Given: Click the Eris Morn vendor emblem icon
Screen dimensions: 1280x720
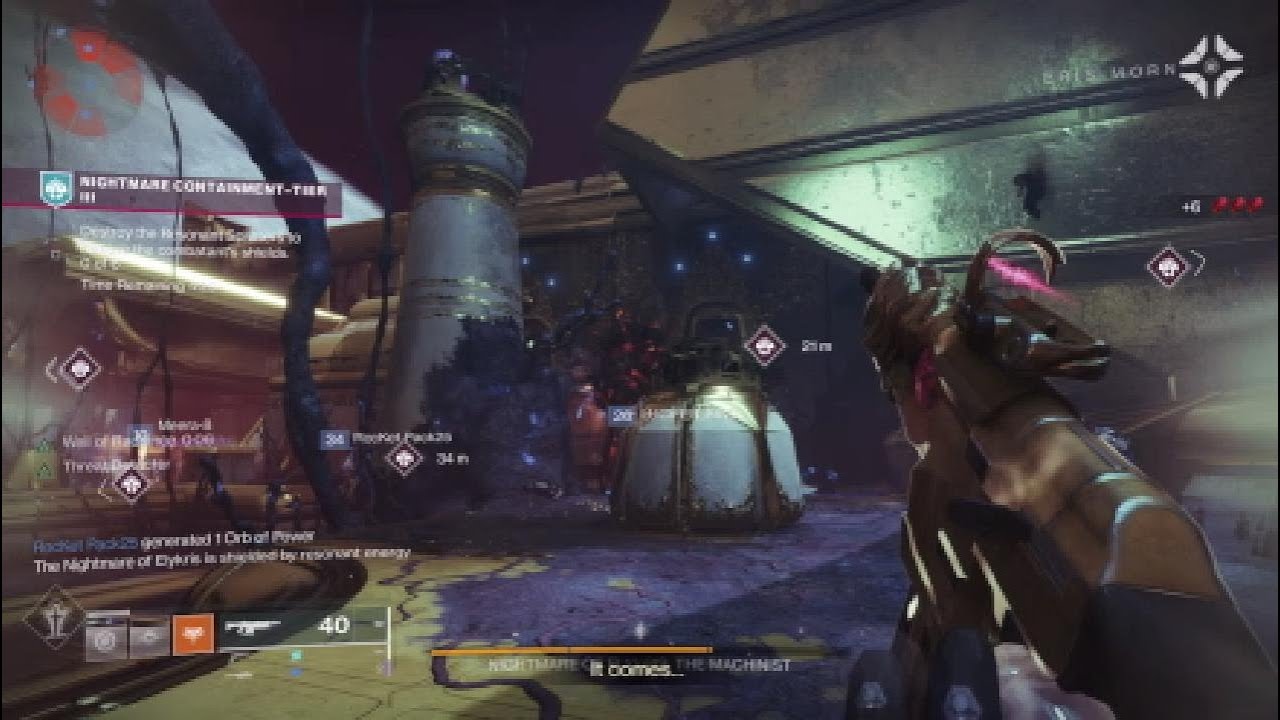Looking at the screenshot, I should [x=1210, y=67].
